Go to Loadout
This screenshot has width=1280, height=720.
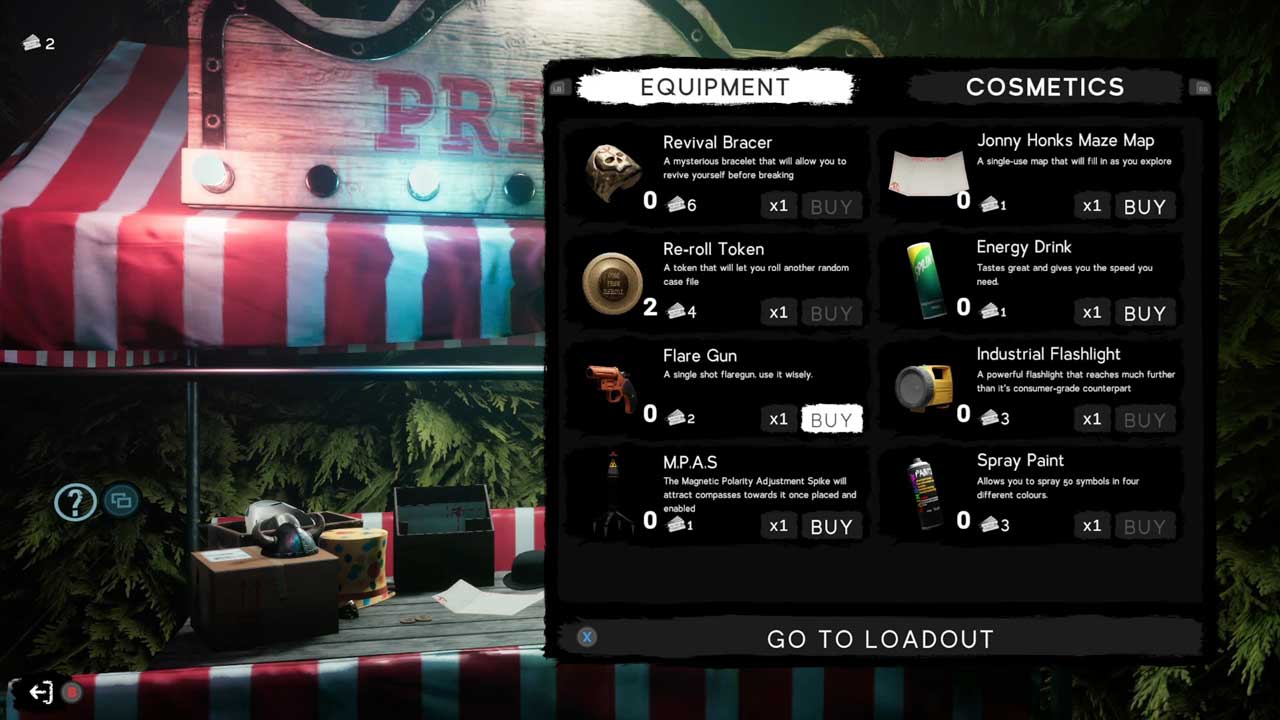pos(880,639)
